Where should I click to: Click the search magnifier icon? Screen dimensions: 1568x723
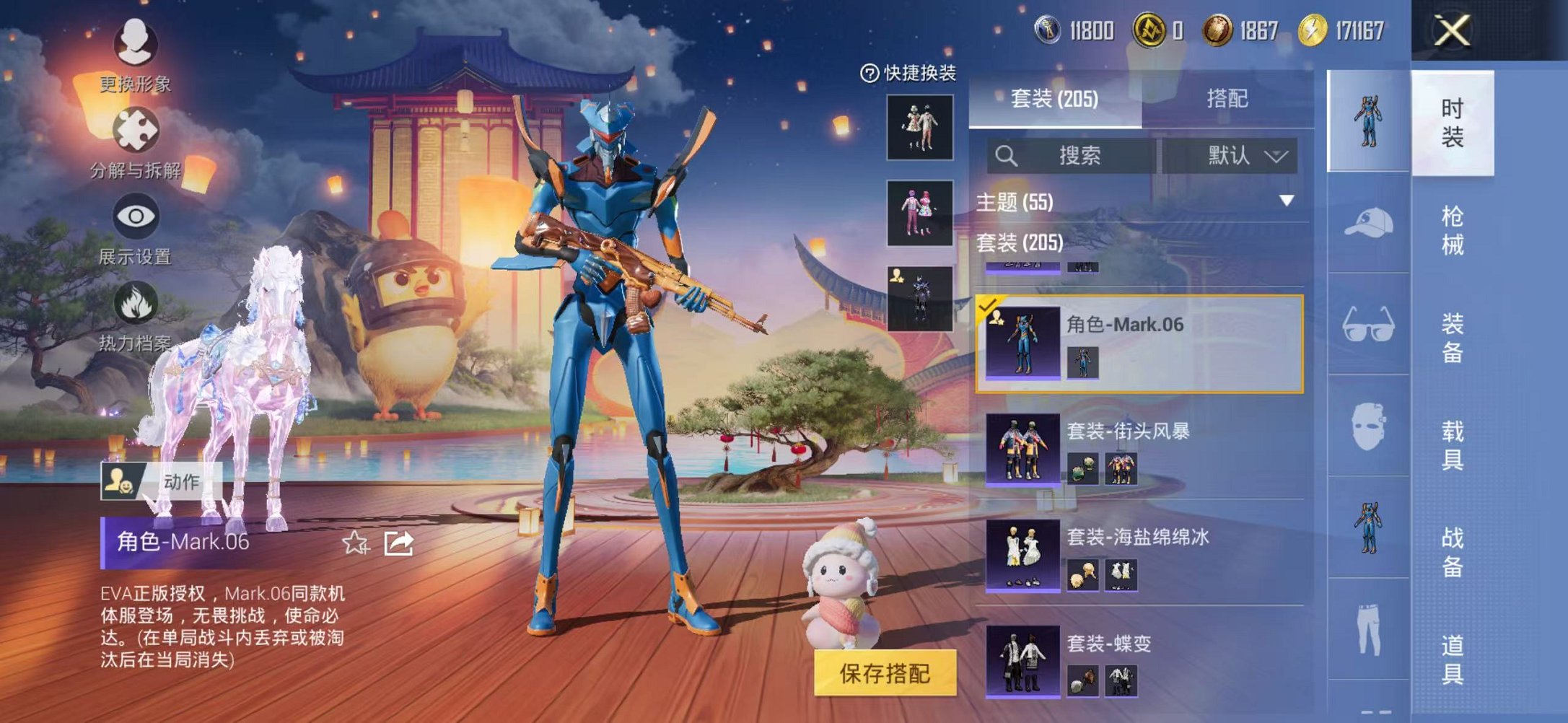(x=1008, y=155)
